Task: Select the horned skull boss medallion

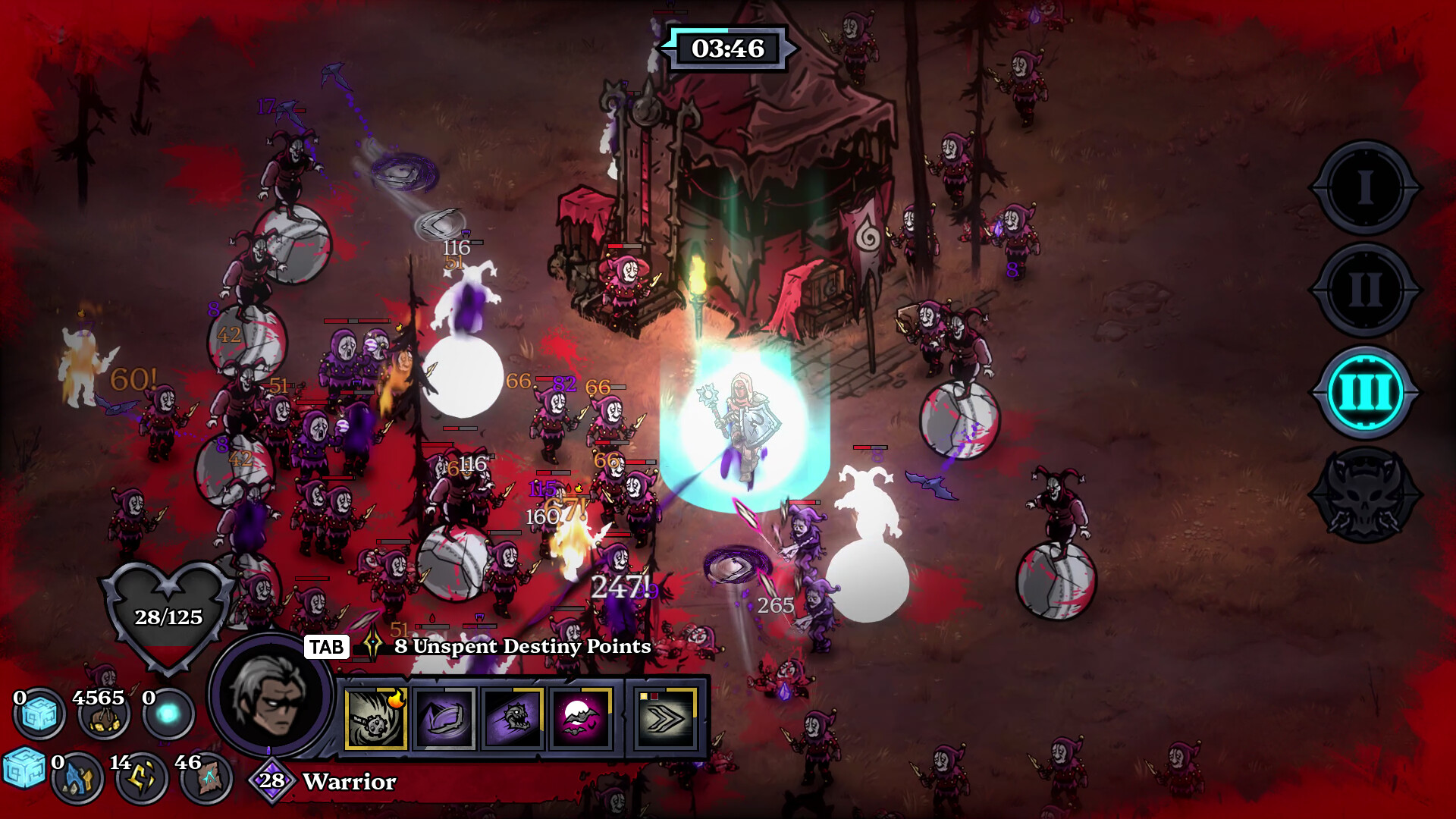Action: (x=1365, y=496)
